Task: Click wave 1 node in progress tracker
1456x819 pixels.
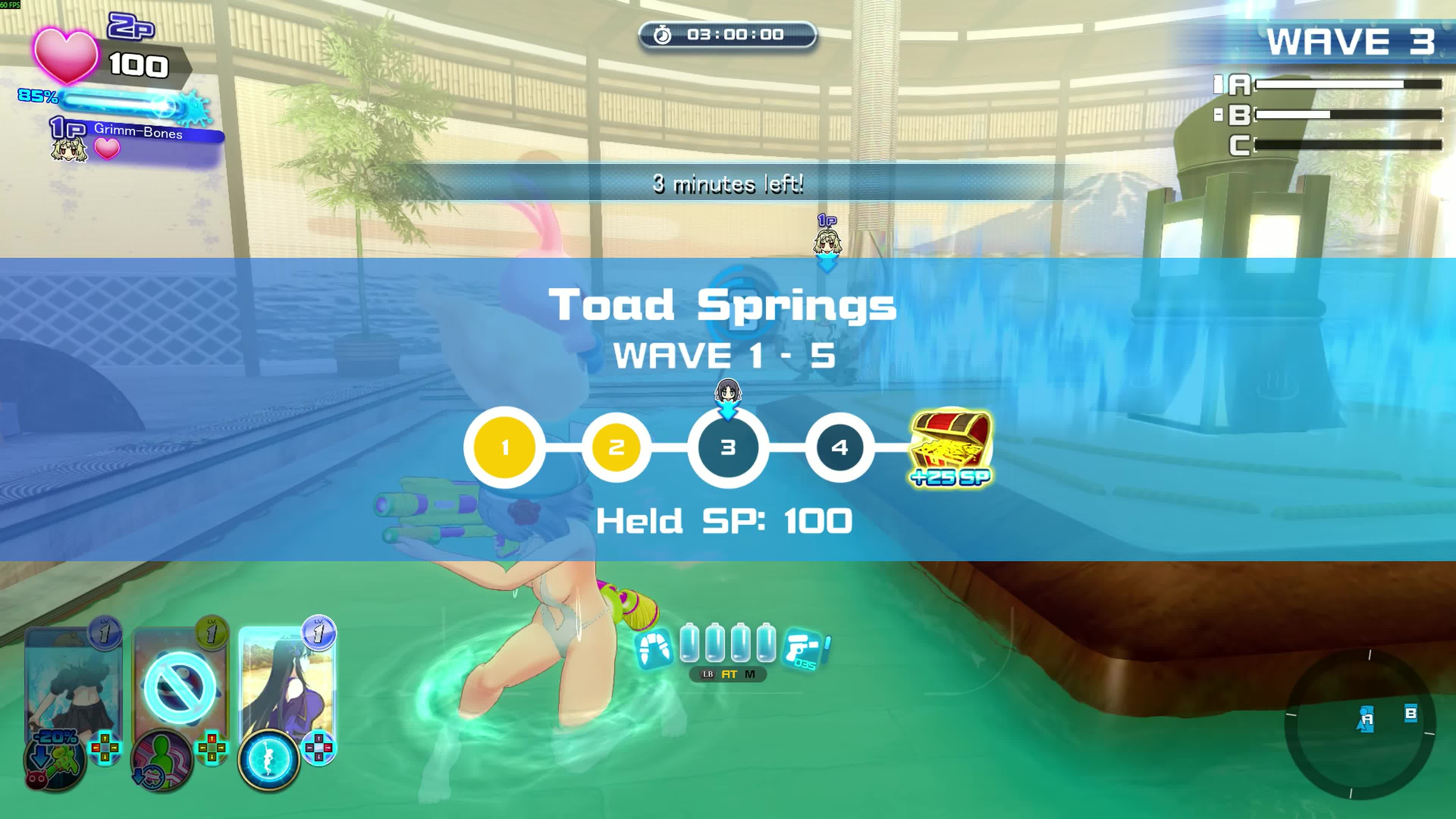Action: click(x=505, y=448)
